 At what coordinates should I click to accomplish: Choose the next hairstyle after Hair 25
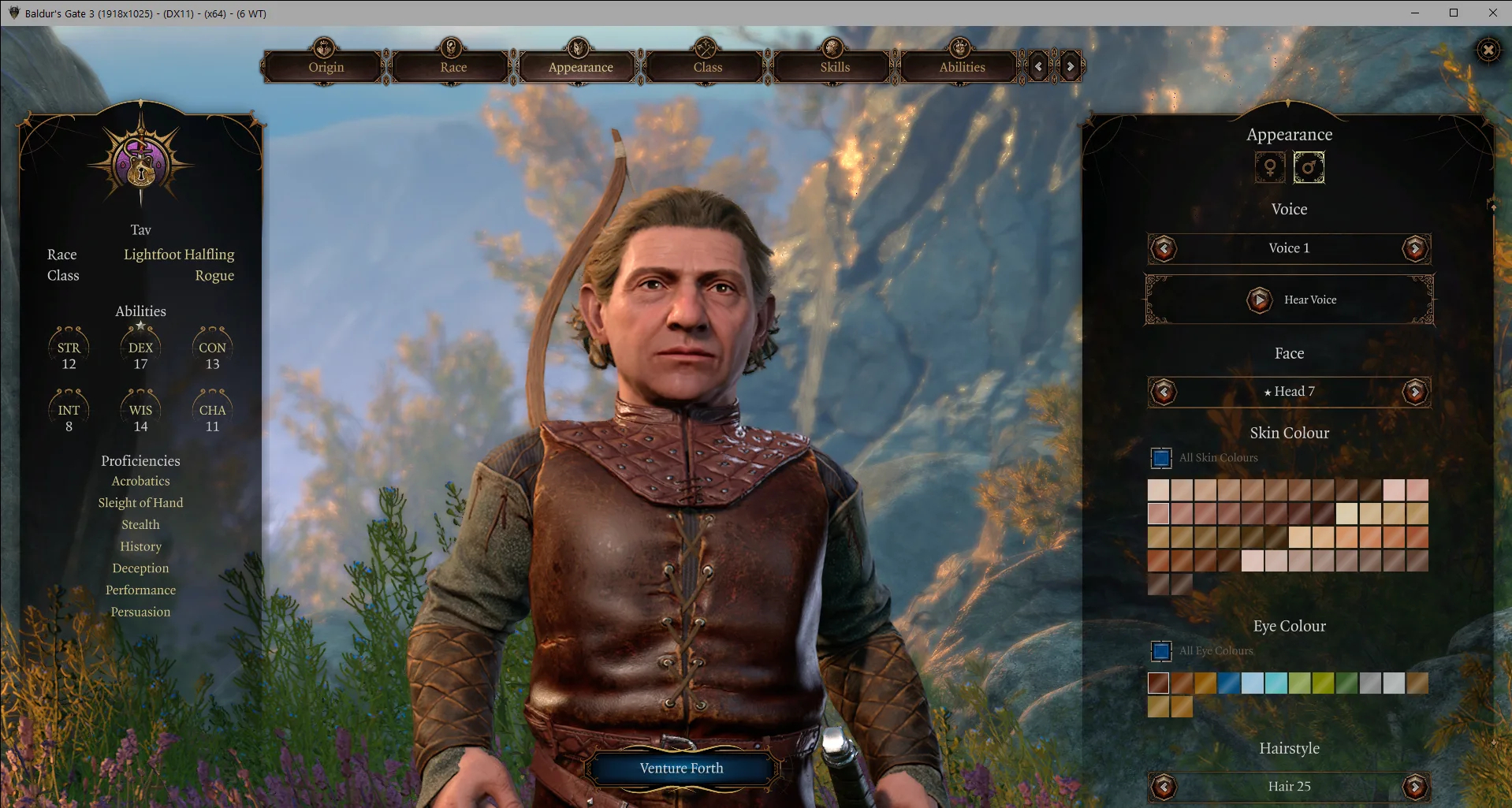(x=1415, y=786)
